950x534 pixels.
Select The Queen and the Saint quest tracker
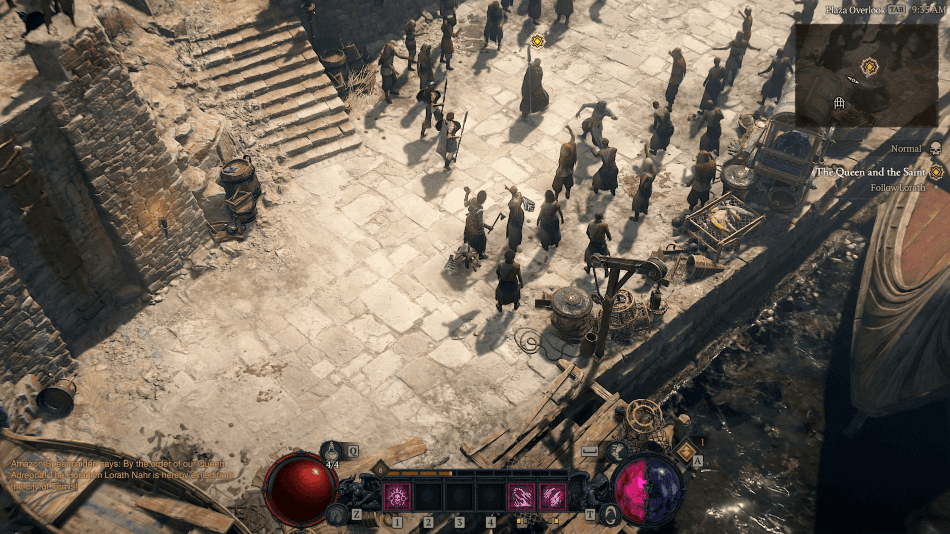pos(871,172)
